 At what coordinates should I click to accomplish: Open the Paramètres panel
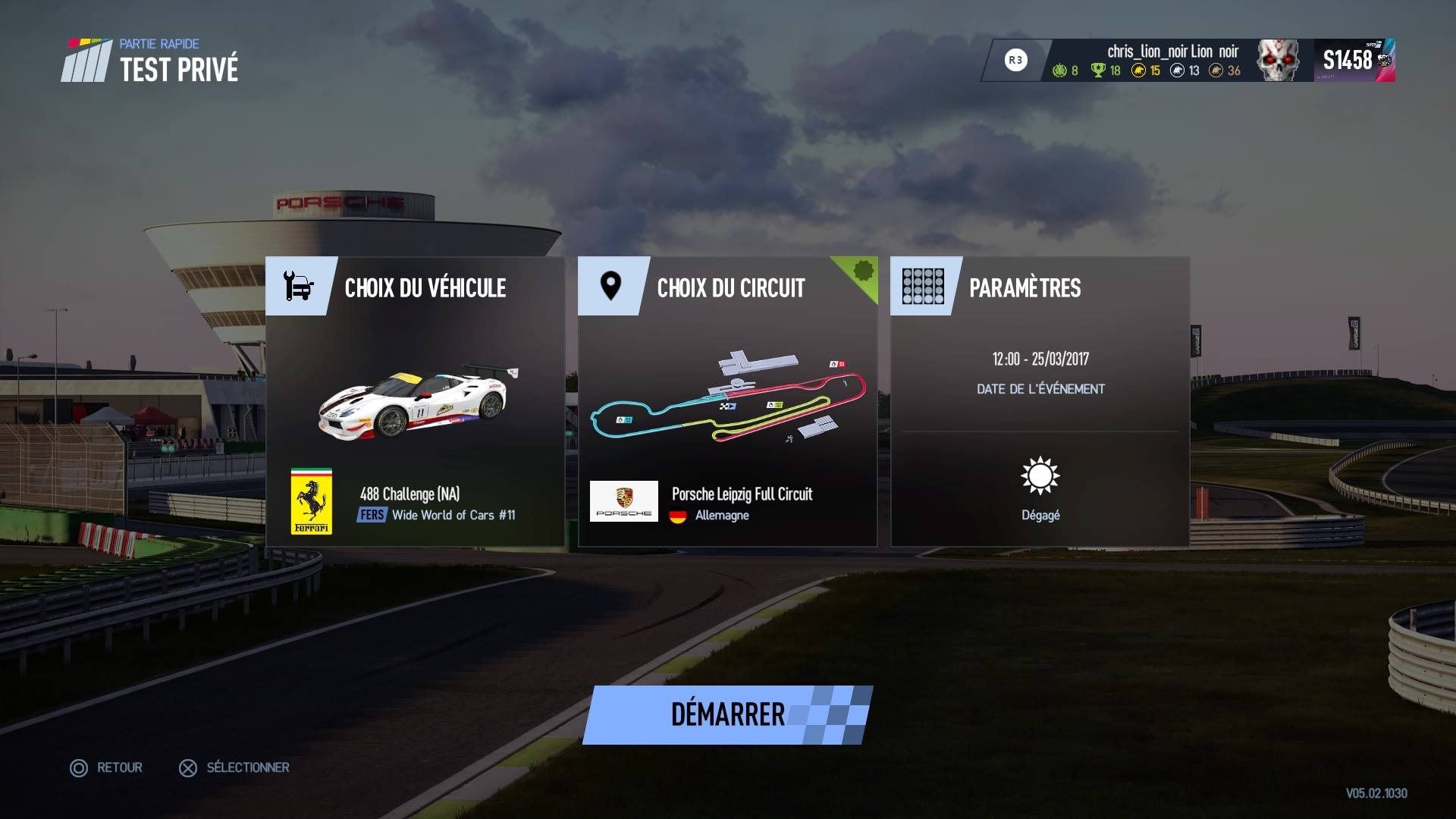pos(1025,287)
